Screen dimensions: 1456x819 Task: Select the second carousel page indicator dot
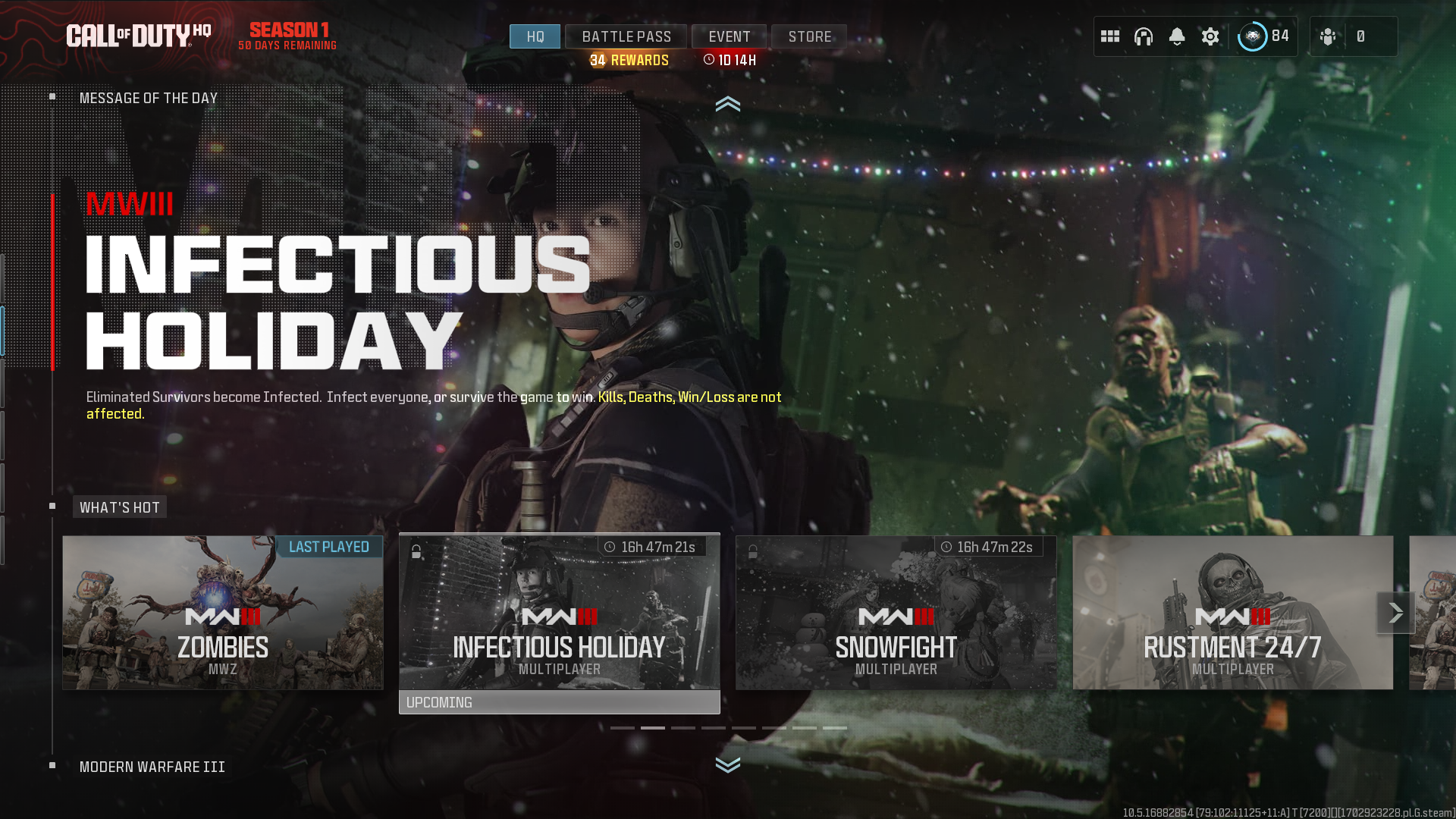[x=653, y=727]
